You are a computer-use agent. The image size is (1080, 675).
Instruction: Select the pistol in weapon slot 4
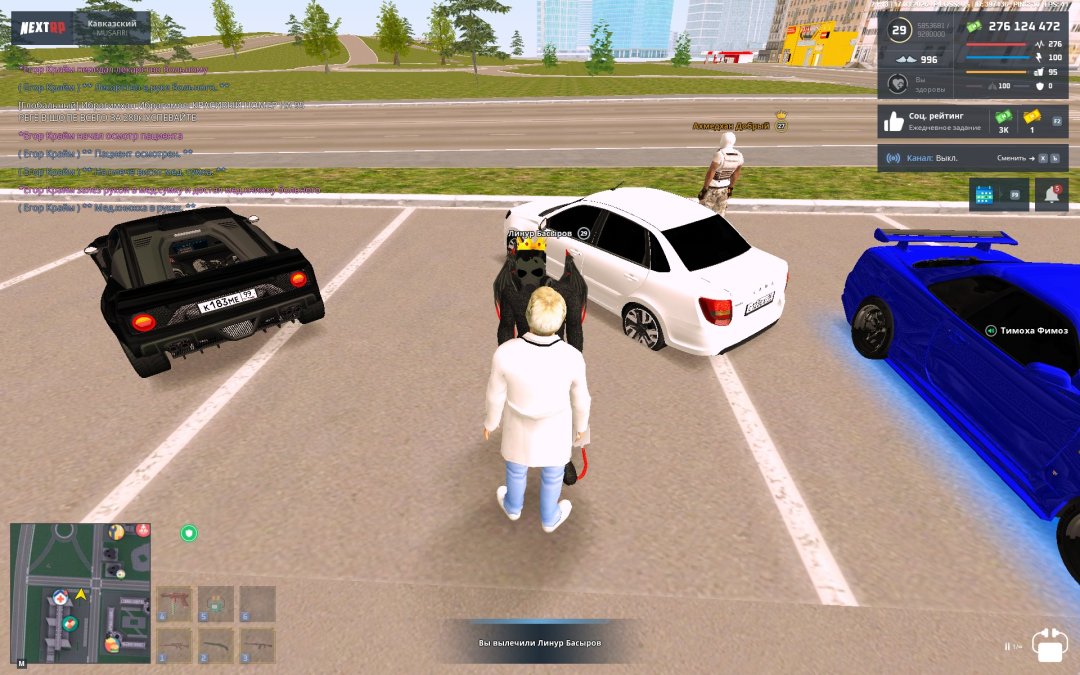174,604
